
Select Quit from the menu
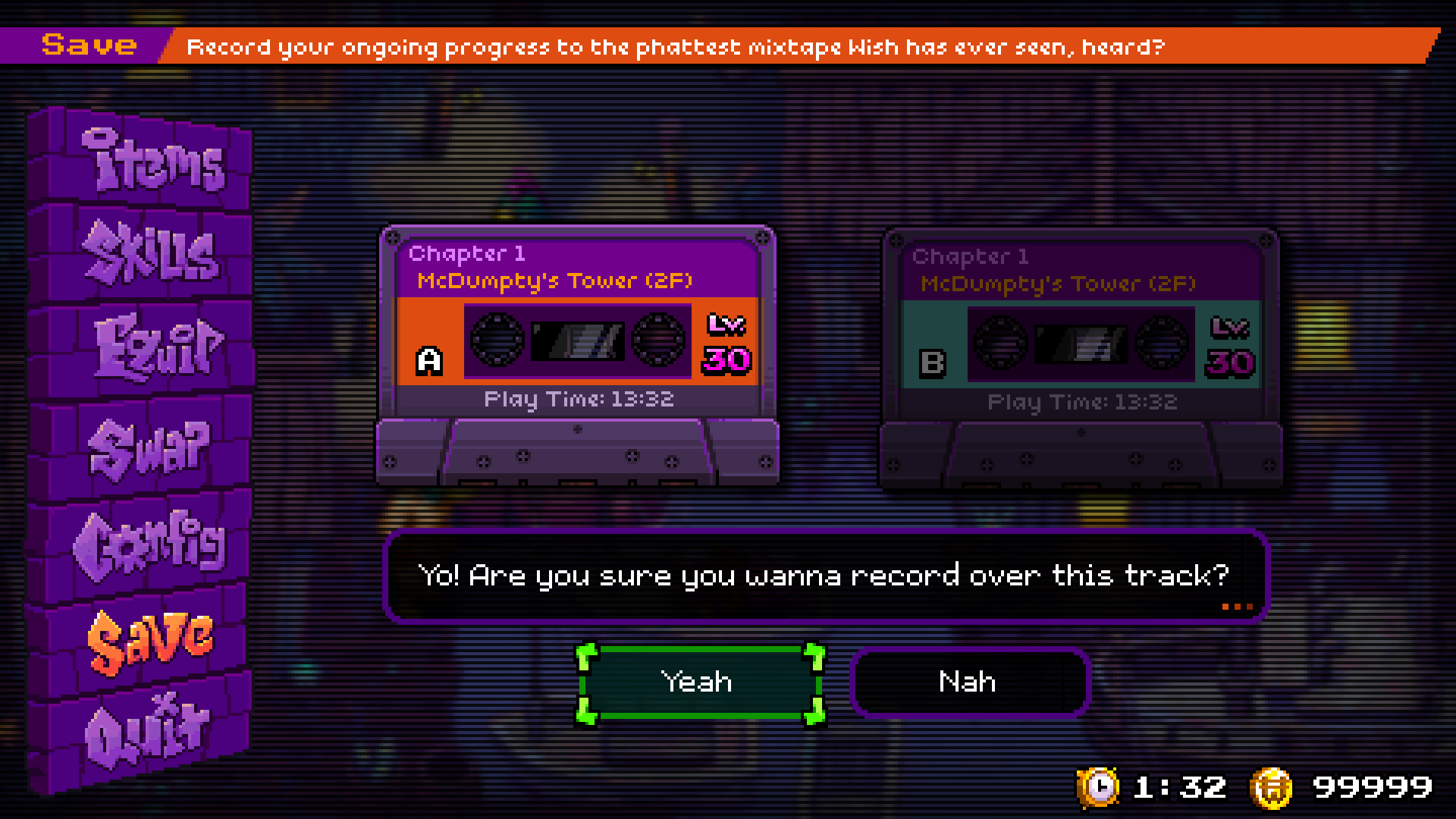pos(147,731)
